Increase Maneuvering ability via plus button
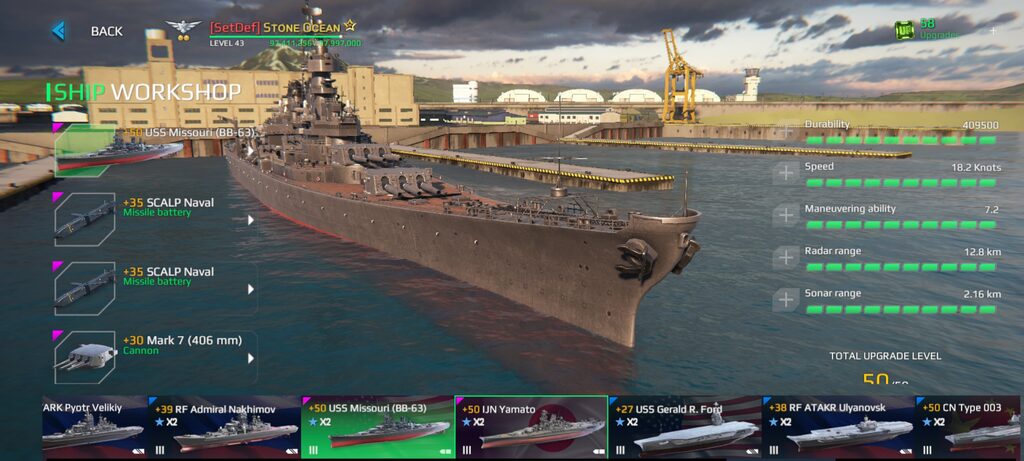 pos(786,215)
